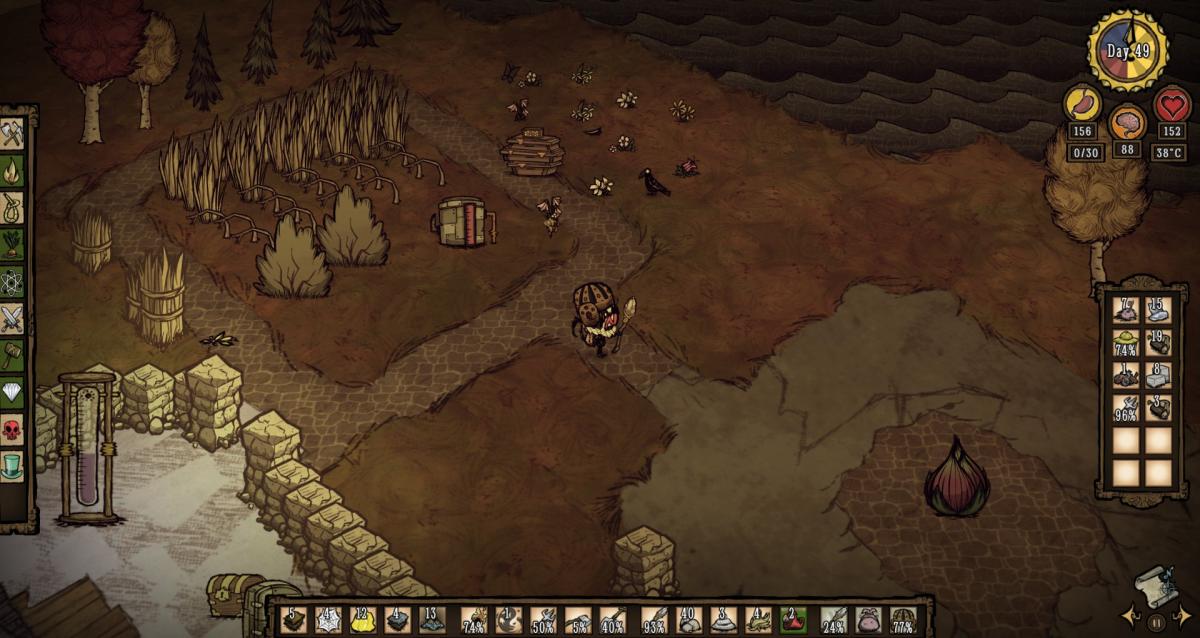Open the Food farming crafting tab
This screenshot has height=638, width=1200.
[12, 244]
